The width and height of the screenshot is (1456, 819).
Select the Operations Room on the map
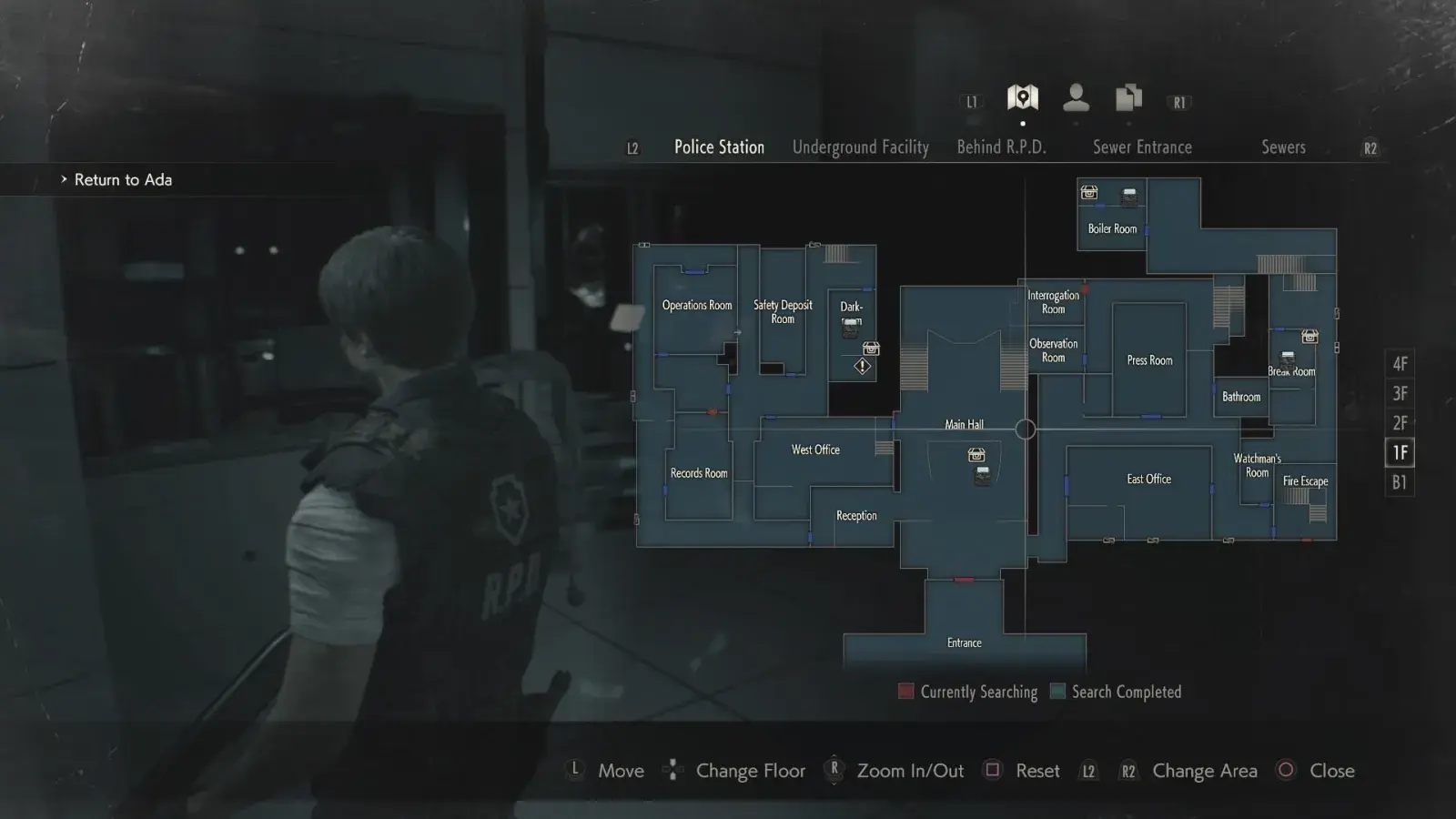pos(696,306)
